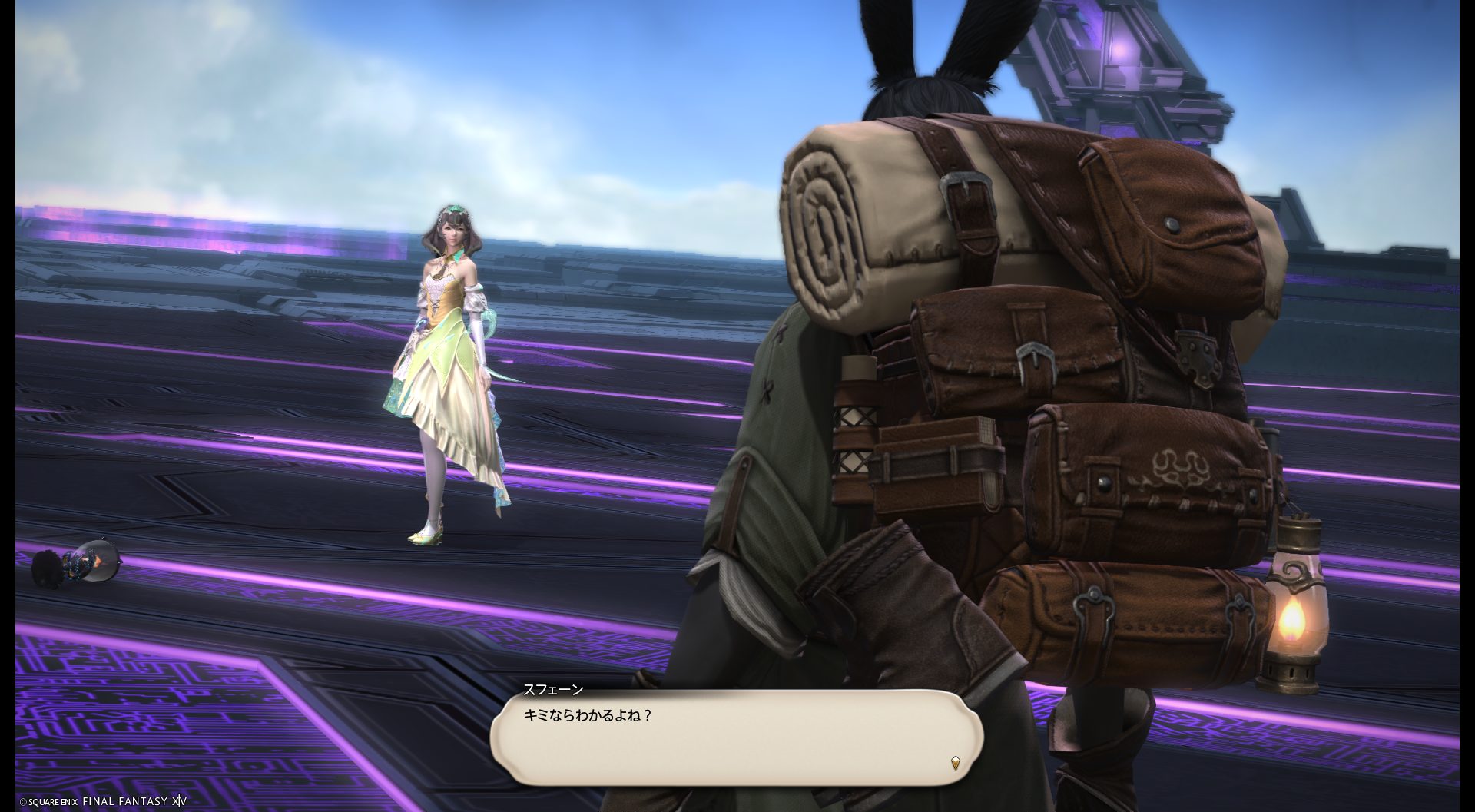Advance the dialogue via the yellow arrow indicator

coord(955,763)
